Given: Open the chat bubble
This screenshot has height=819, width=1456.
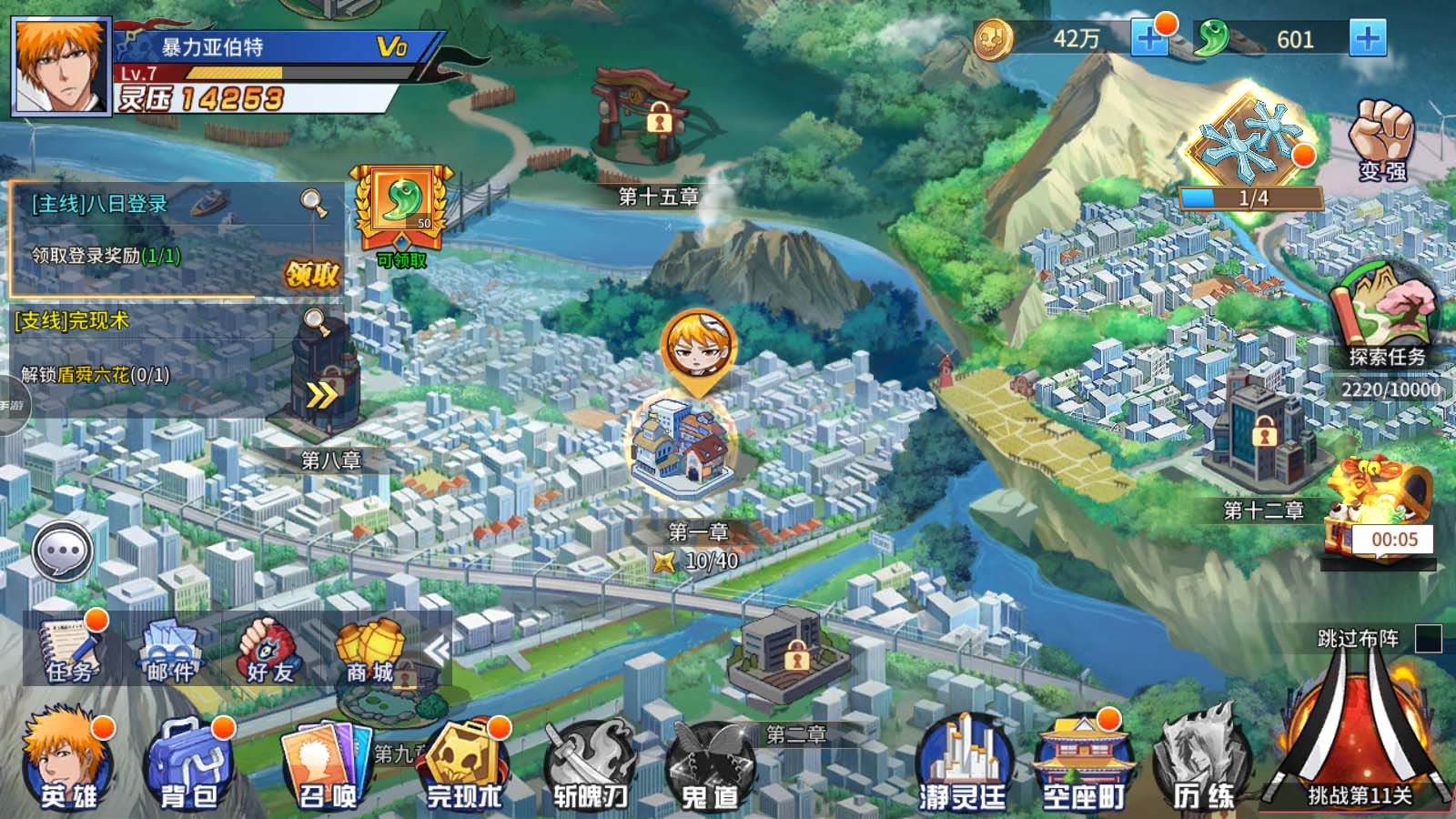Looking at the screenshot, I should click(62, 551).
